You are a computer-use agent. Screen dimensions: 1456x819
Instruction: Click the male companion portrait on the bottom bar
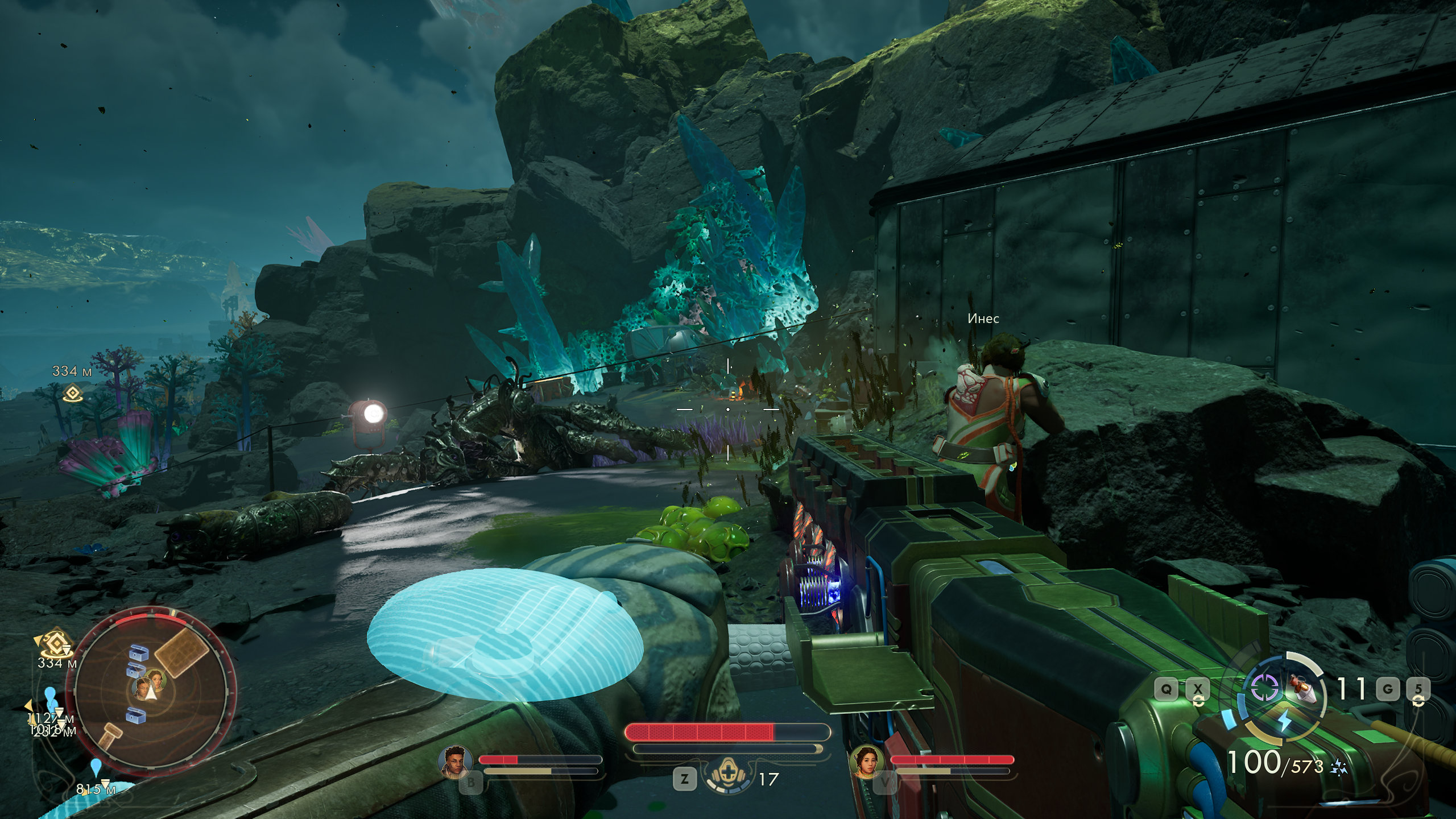(x=456, y=760)
